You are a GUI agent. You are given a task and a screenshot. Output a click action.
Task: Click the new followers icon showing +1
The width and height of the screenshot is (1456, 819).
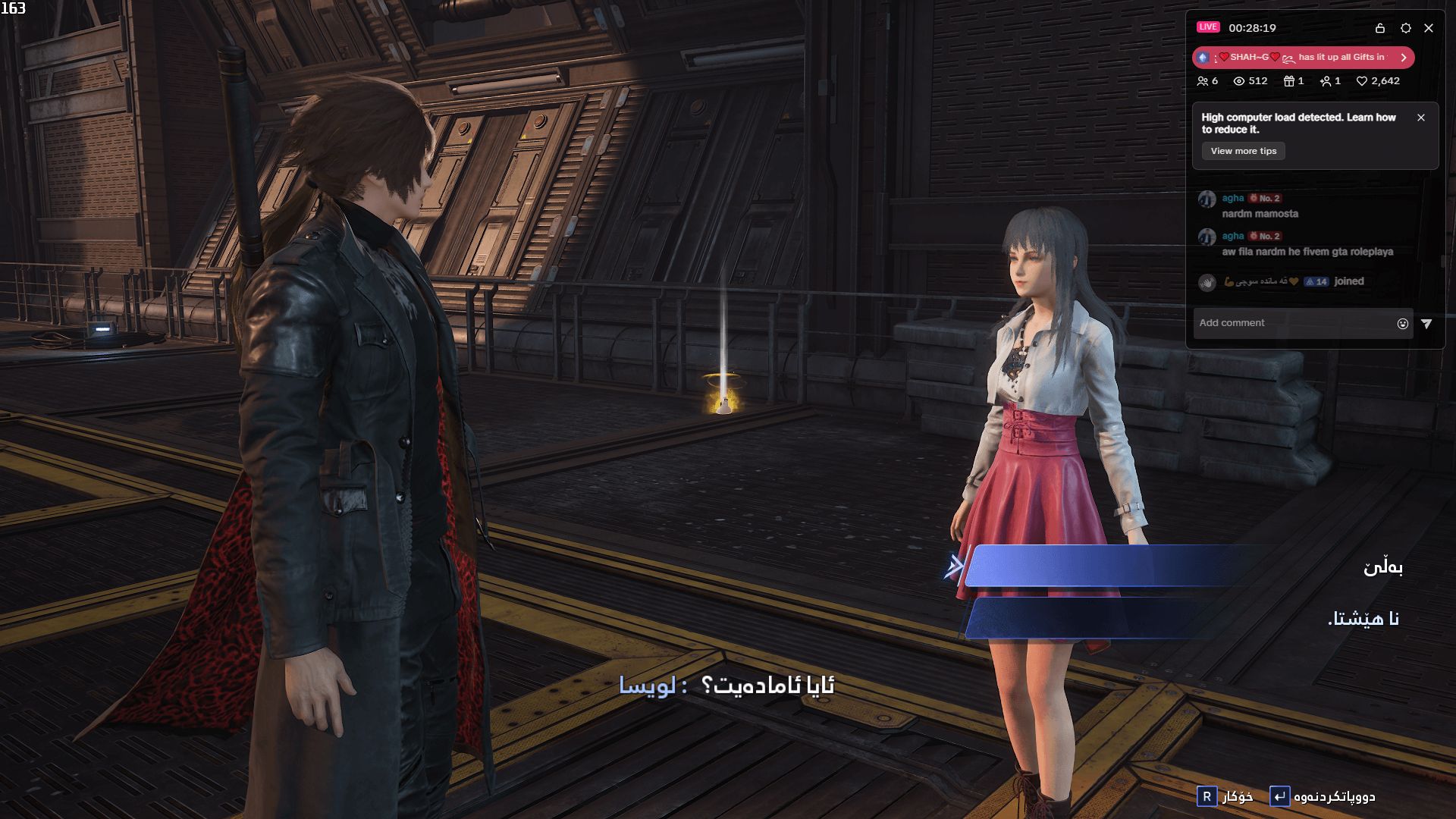[1326, 81]
